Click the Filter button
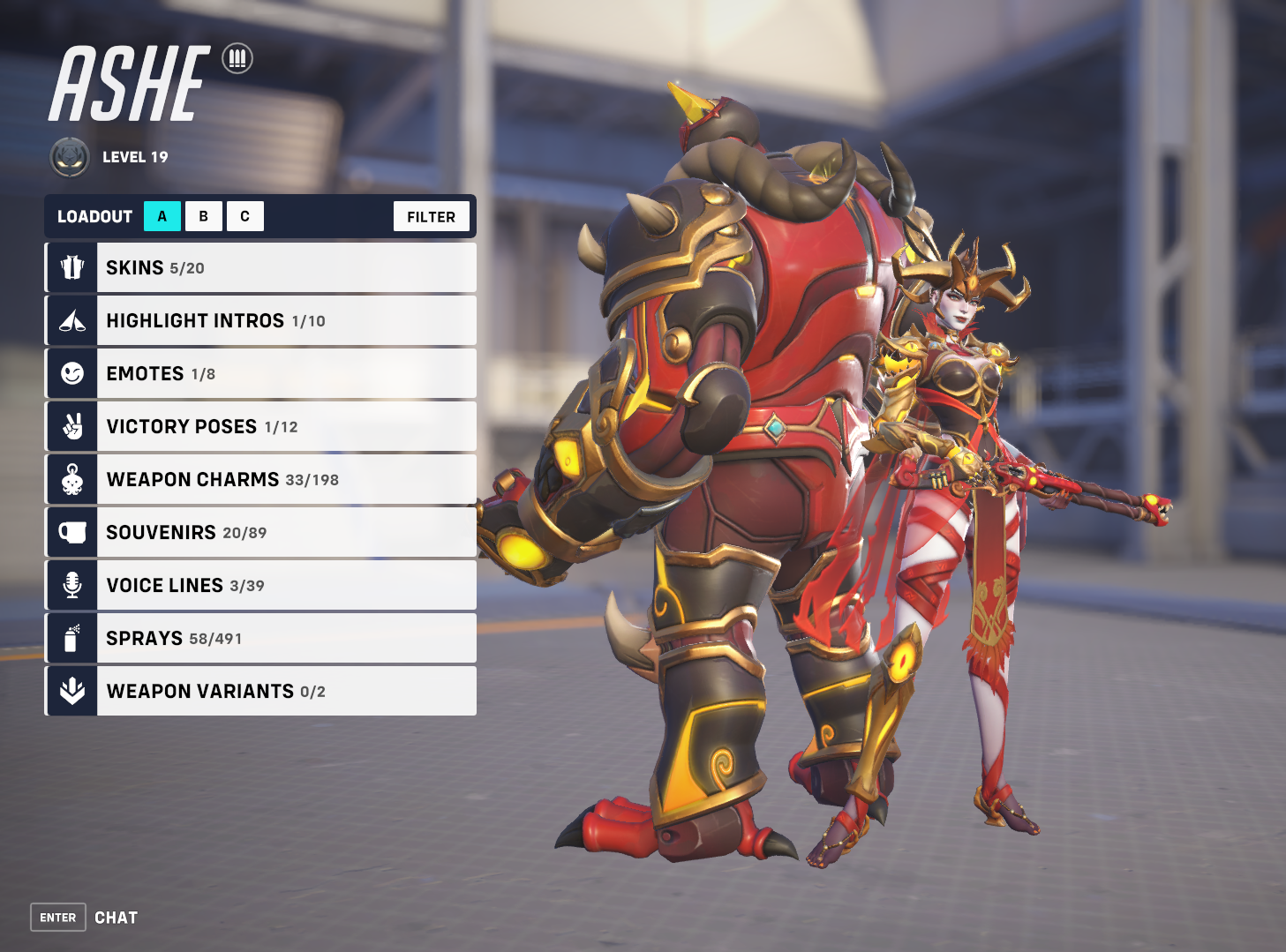The height and width of the screenshot is (952, 1286). (x=431, y=216)
